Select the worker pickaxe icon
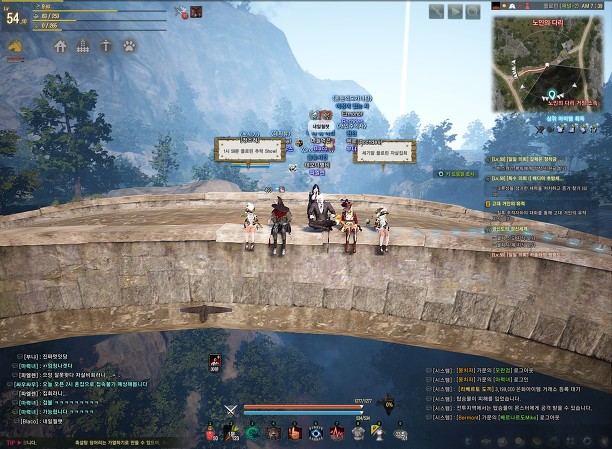The width and height of the screenshot is (612, 449). [106, 46]
